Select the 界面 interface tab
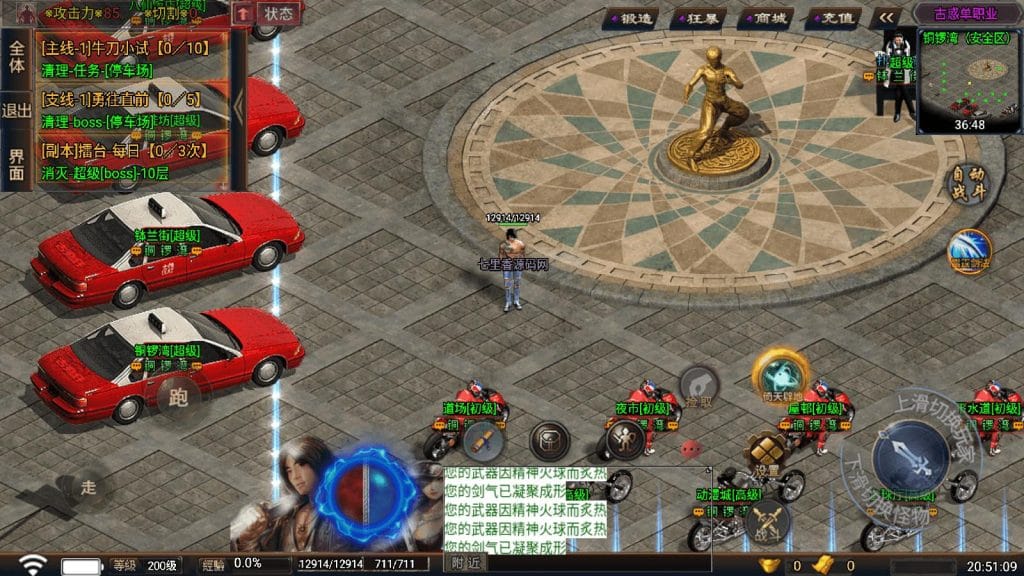The image size is (1024, 576). pyautogui.click(x=16, y=165)
